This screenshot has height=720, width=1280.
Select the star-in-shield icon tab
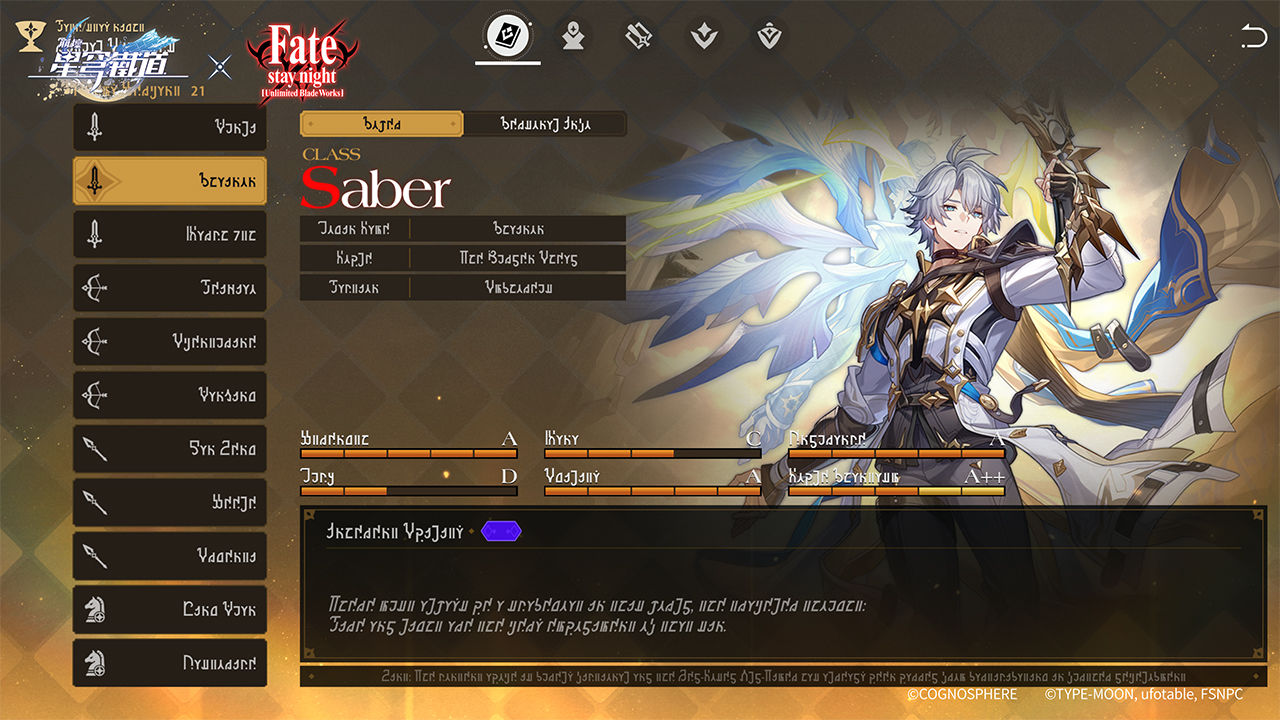click(769, 38)
